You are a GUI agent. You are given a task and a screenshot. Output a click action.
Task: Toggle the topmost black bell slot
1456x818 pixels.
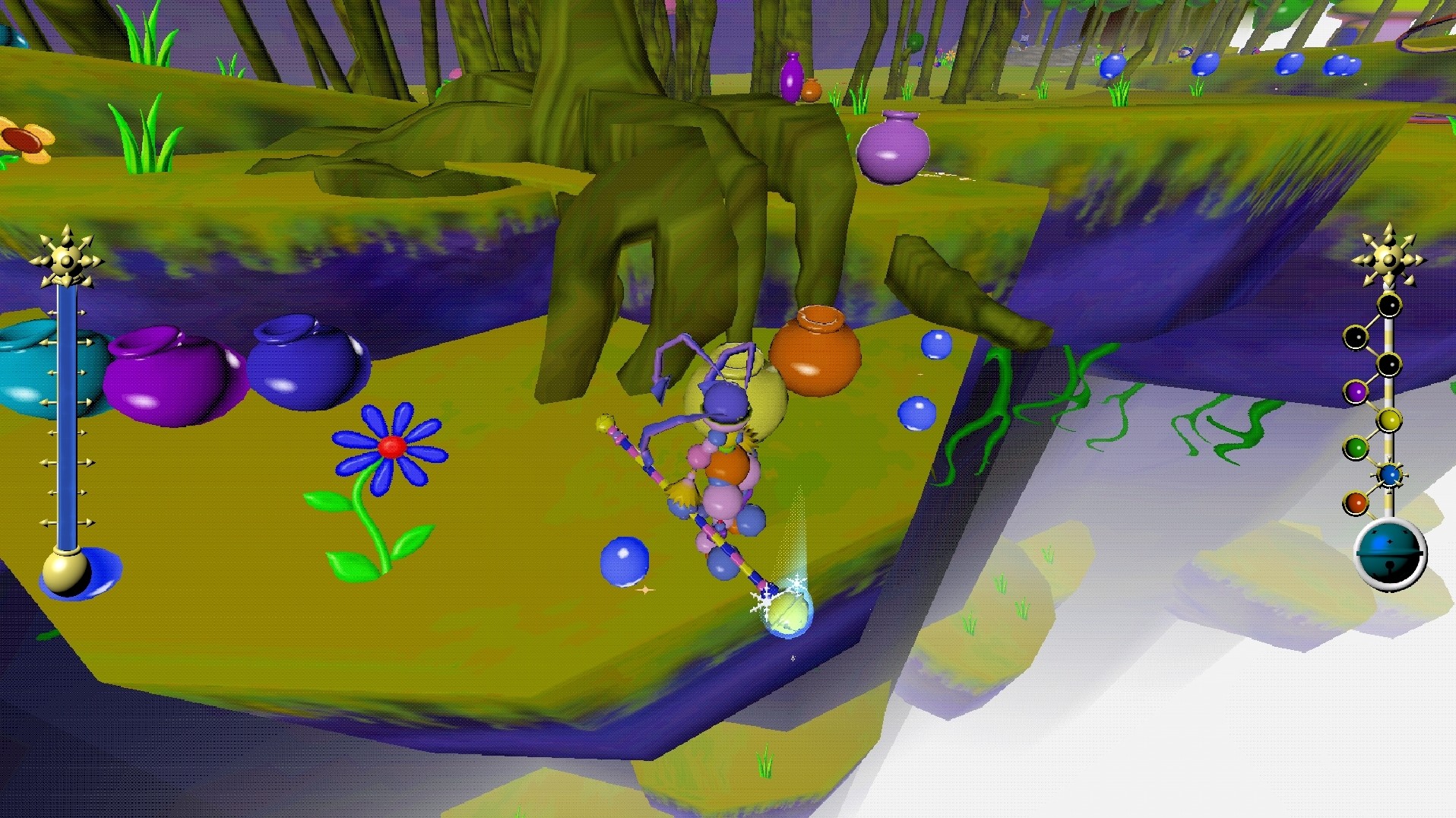(x=1388, y=306)
